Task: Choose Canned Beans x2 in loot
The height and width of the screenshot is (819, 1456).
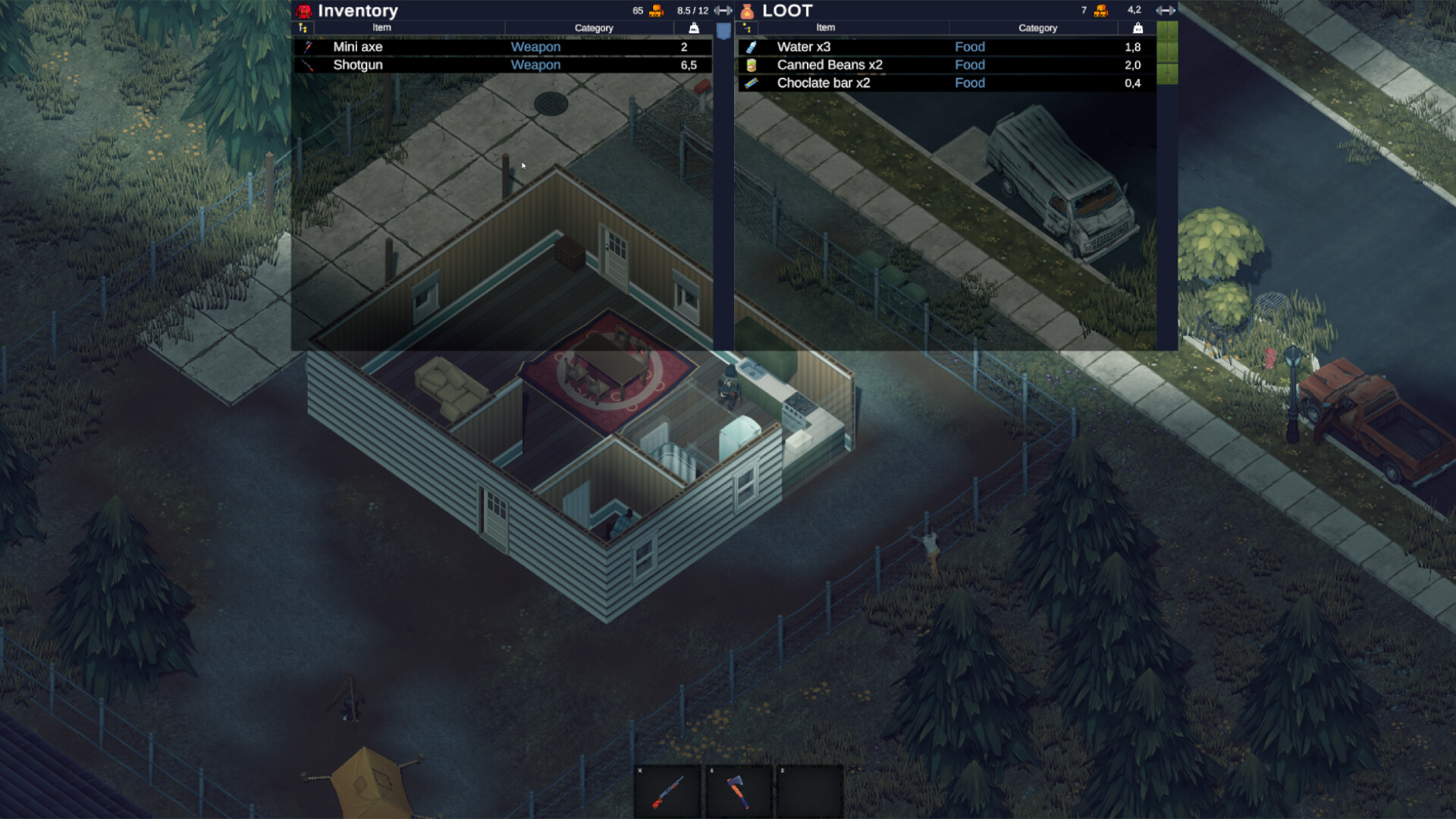Action: tap(946, 65)
